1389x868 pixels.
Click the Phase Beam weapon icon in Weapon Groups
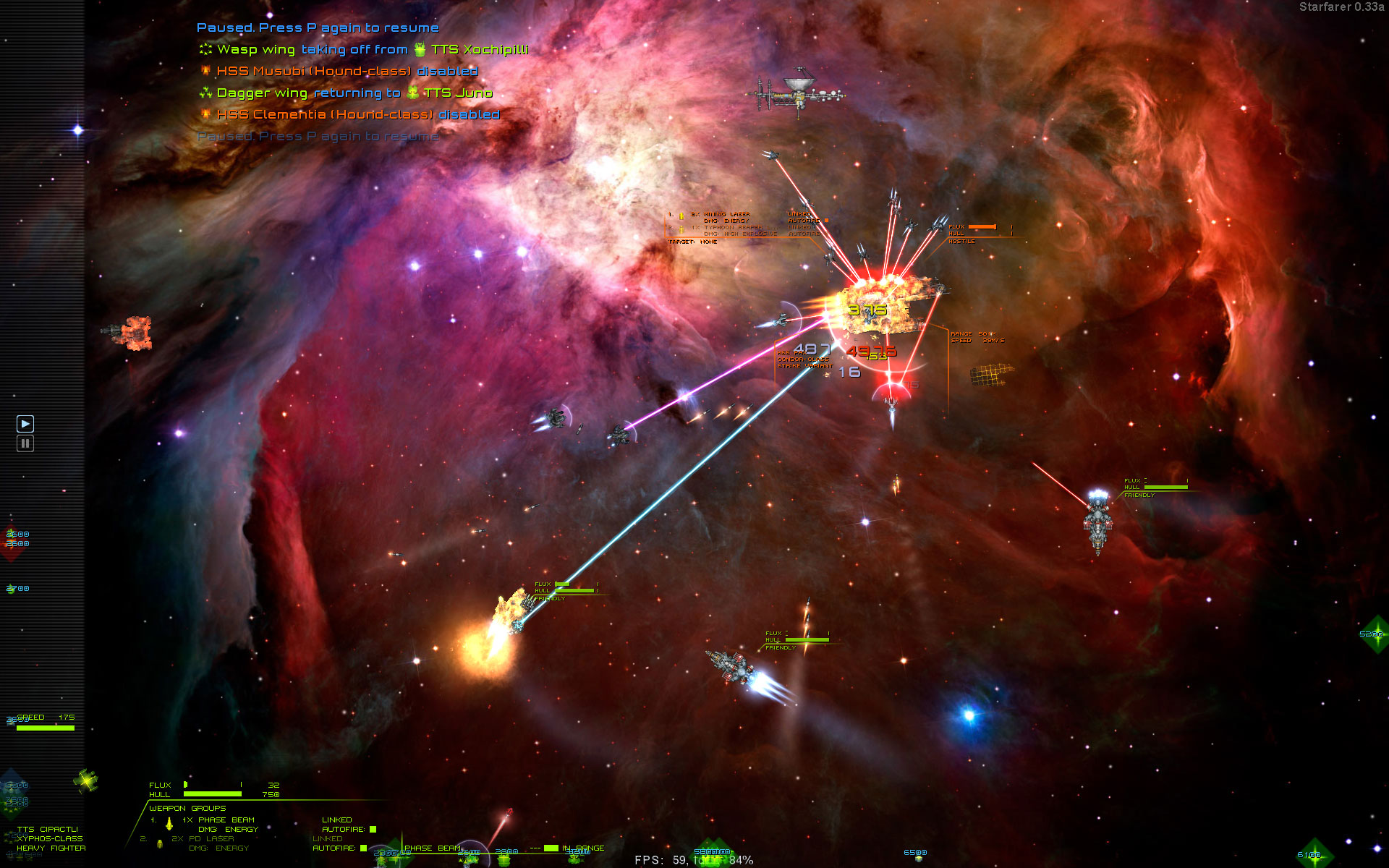point(169,824)
